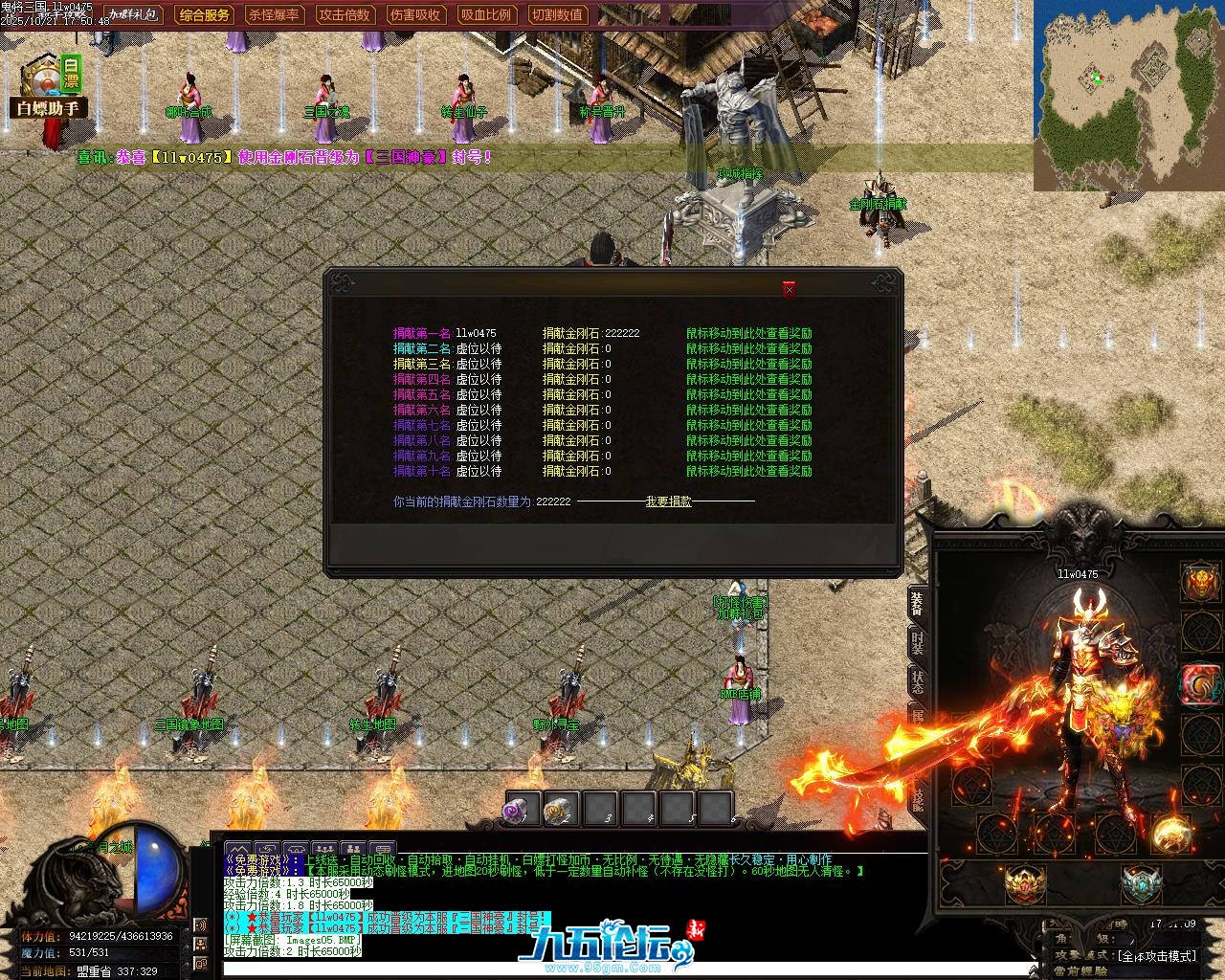Use the golden scroll in hotbar slot 2
The height and width of the screenshot is (980, 1225).
[560, 811]
